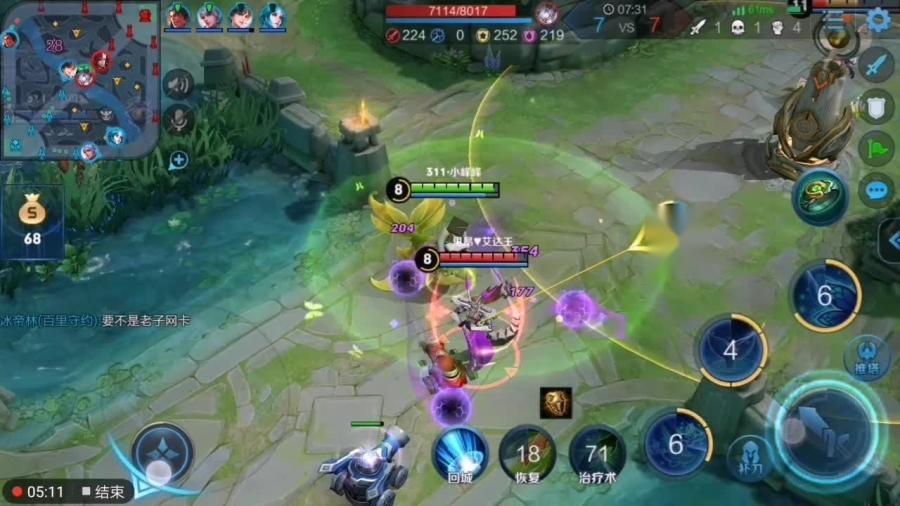The height and width of the screenshot is (506, 900).
Task: Send the blue sword attack signal
Action: pos(876,65)
